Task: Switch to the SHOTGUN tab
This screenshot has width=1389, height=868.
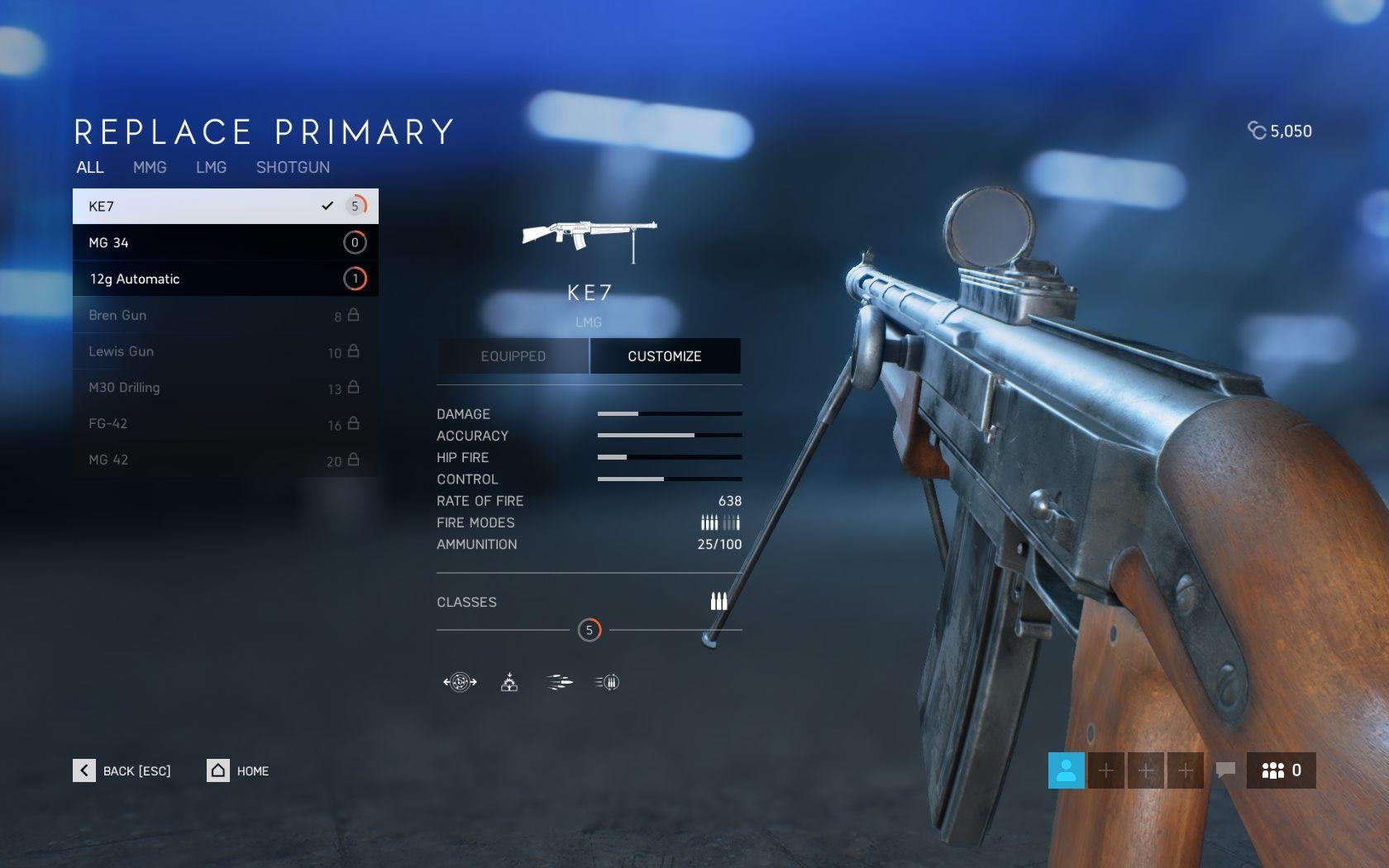Action: 293,168
